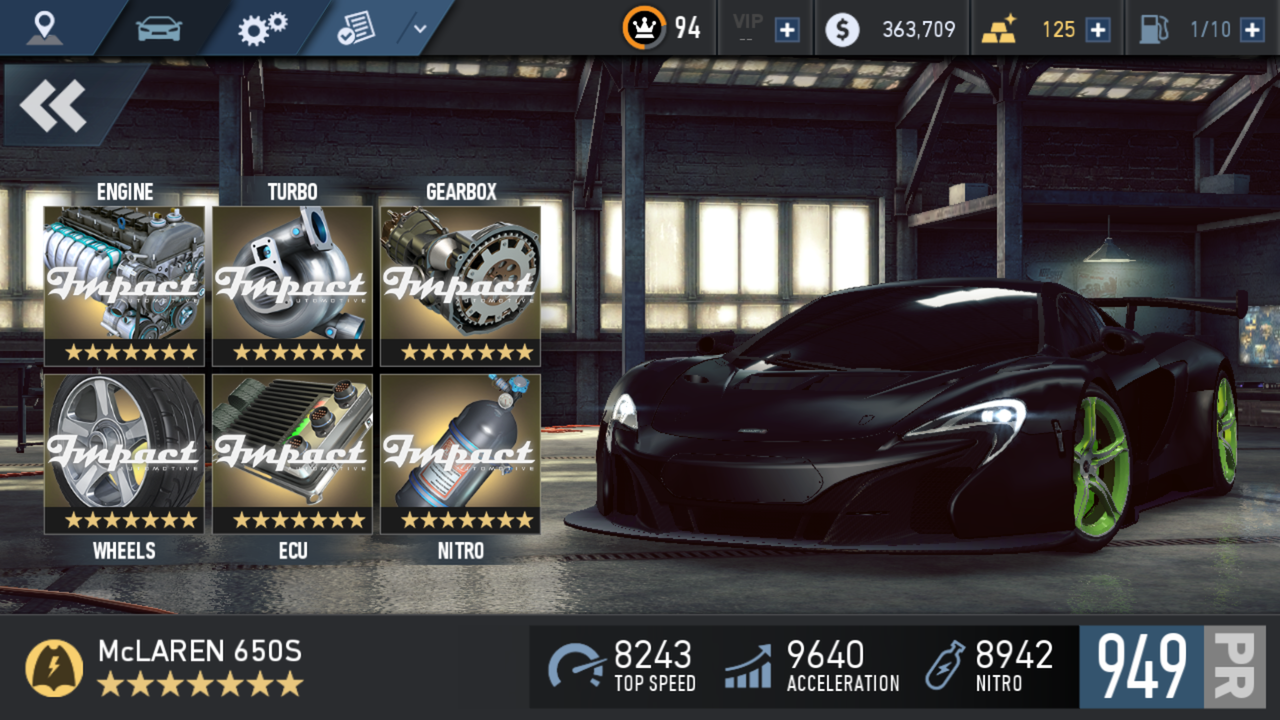Image resolution: width=1280 pixels, height=720 pixels.
Task: Click the crown level 94 icon
Action: pos(646,26)
